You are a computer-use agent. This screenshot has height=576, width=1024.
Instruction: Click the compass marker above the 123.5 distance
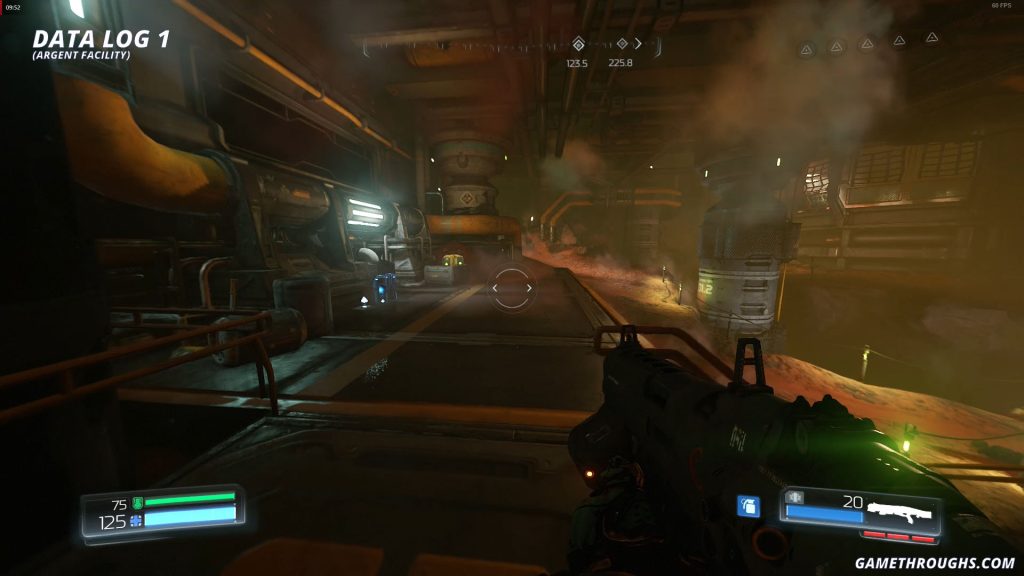577,44
